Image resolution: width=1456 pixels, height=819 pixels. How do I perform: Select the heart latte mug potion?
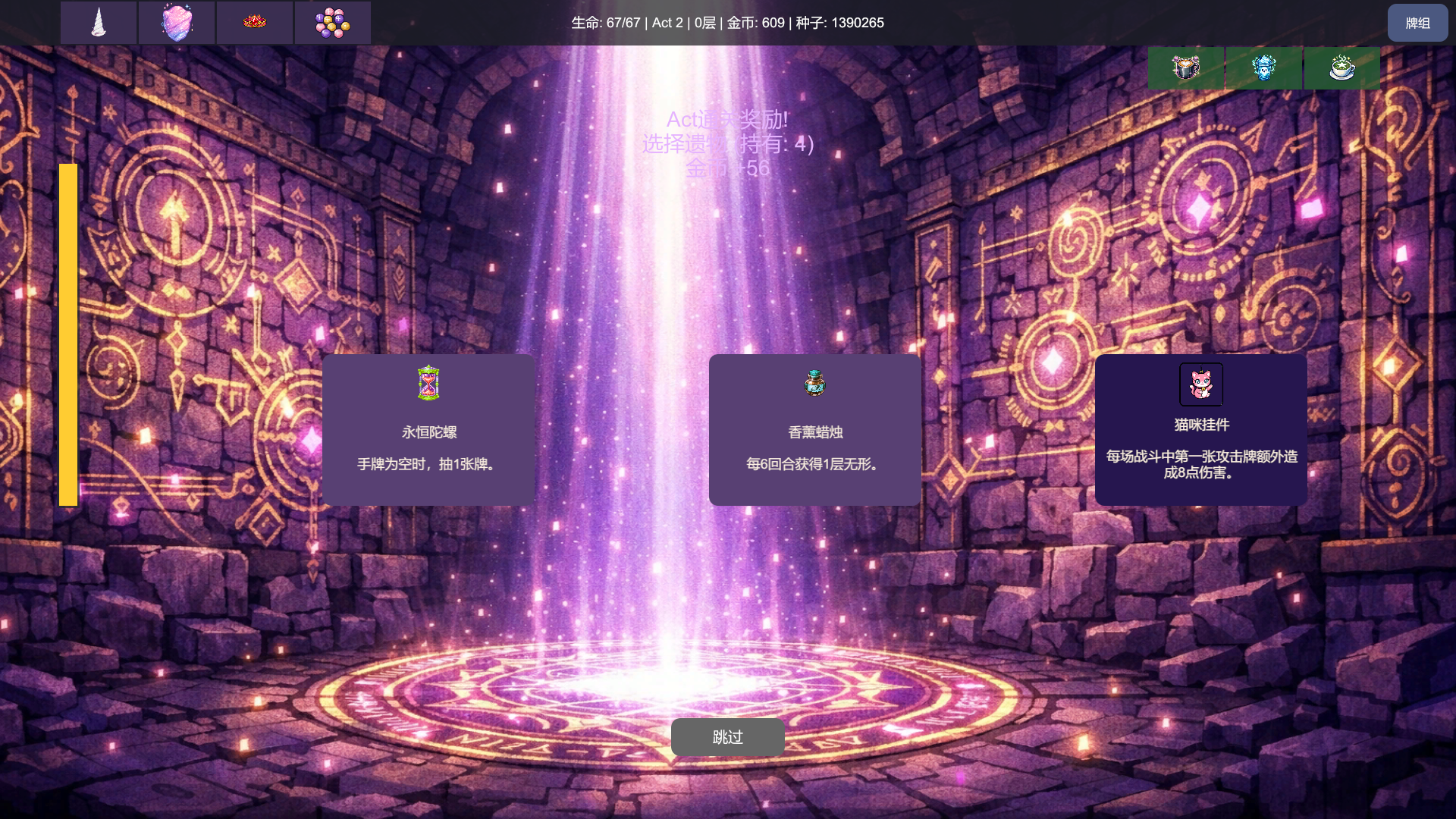point(1185,68)
